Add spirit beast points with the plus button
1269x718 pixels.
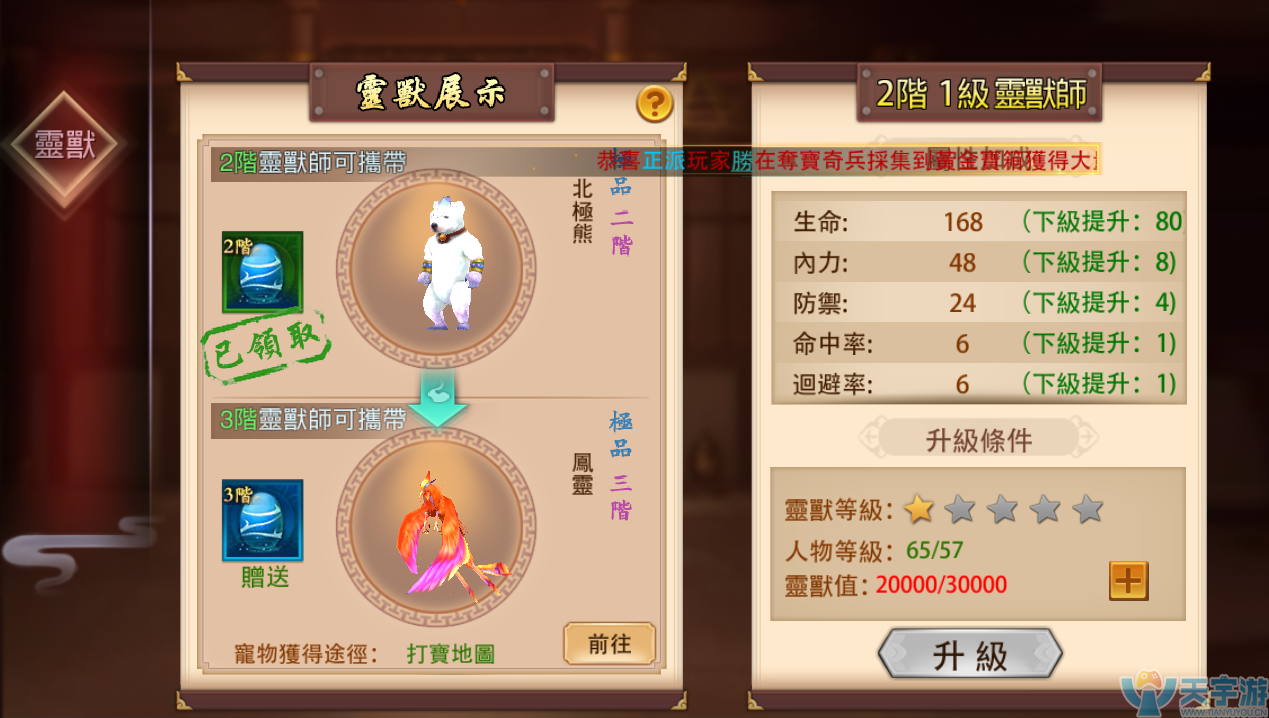[1128, 581]
